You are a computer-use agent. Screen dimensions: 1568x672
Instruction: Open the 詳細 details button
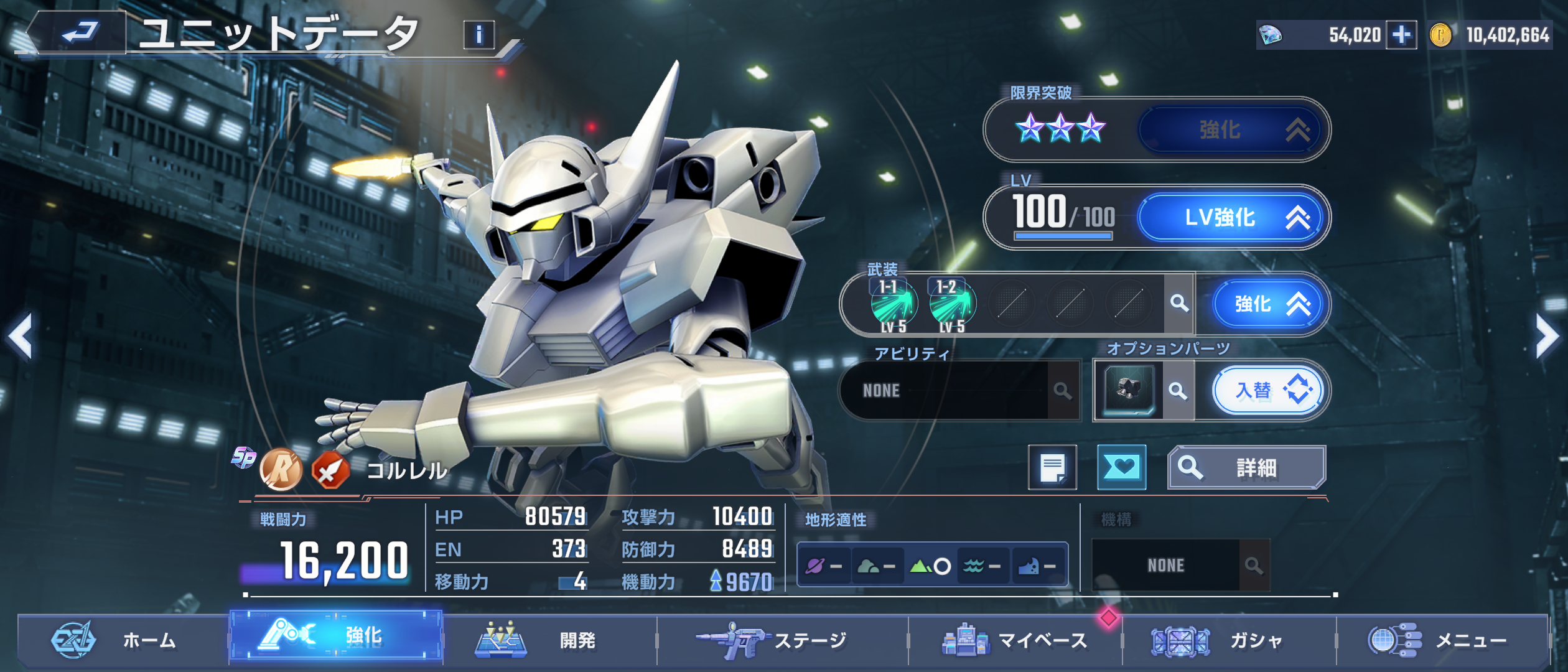(x=1246, y=468)
